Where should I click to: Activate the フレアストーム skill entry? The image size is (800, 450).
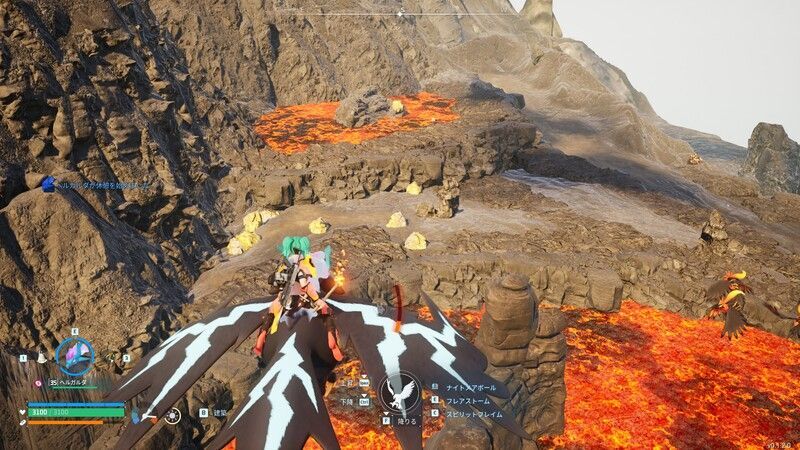468,400
